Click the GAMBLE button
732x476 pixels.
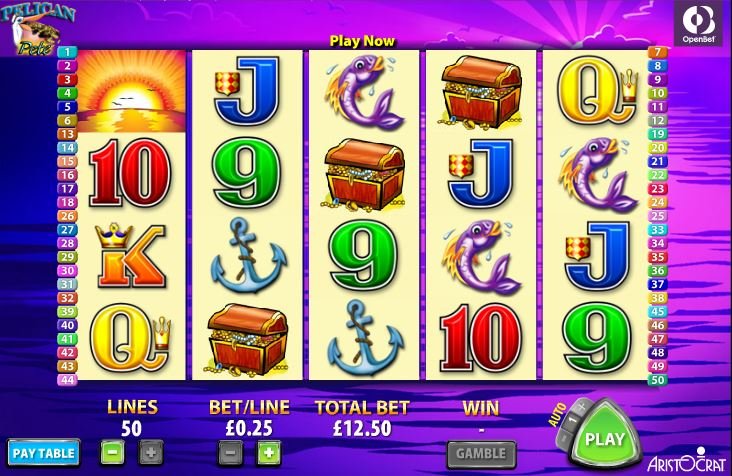pos(481,453)
